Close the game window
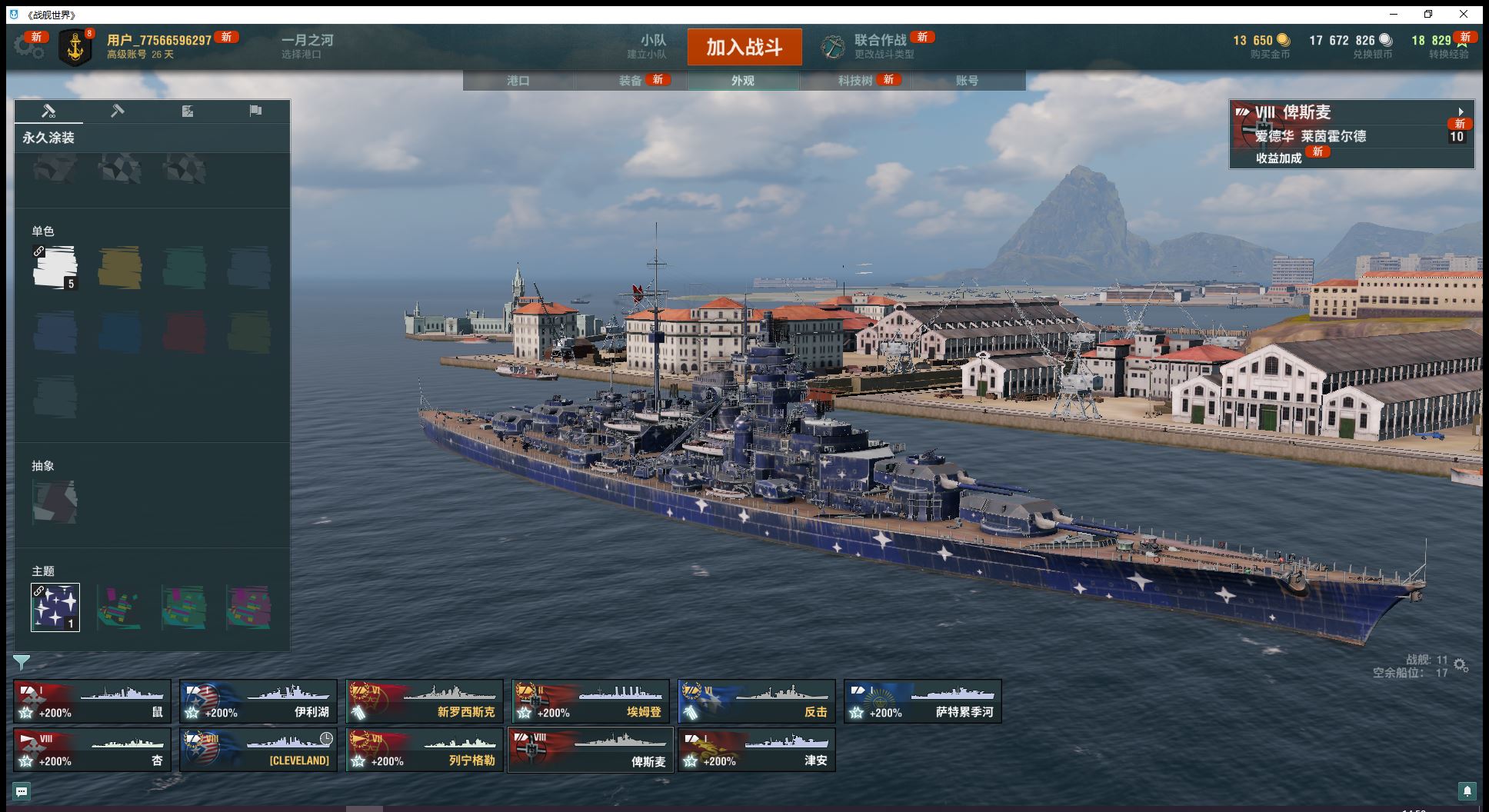Screen dimensions: 1489x812 pyautogui.click(x=1464, y=15)
